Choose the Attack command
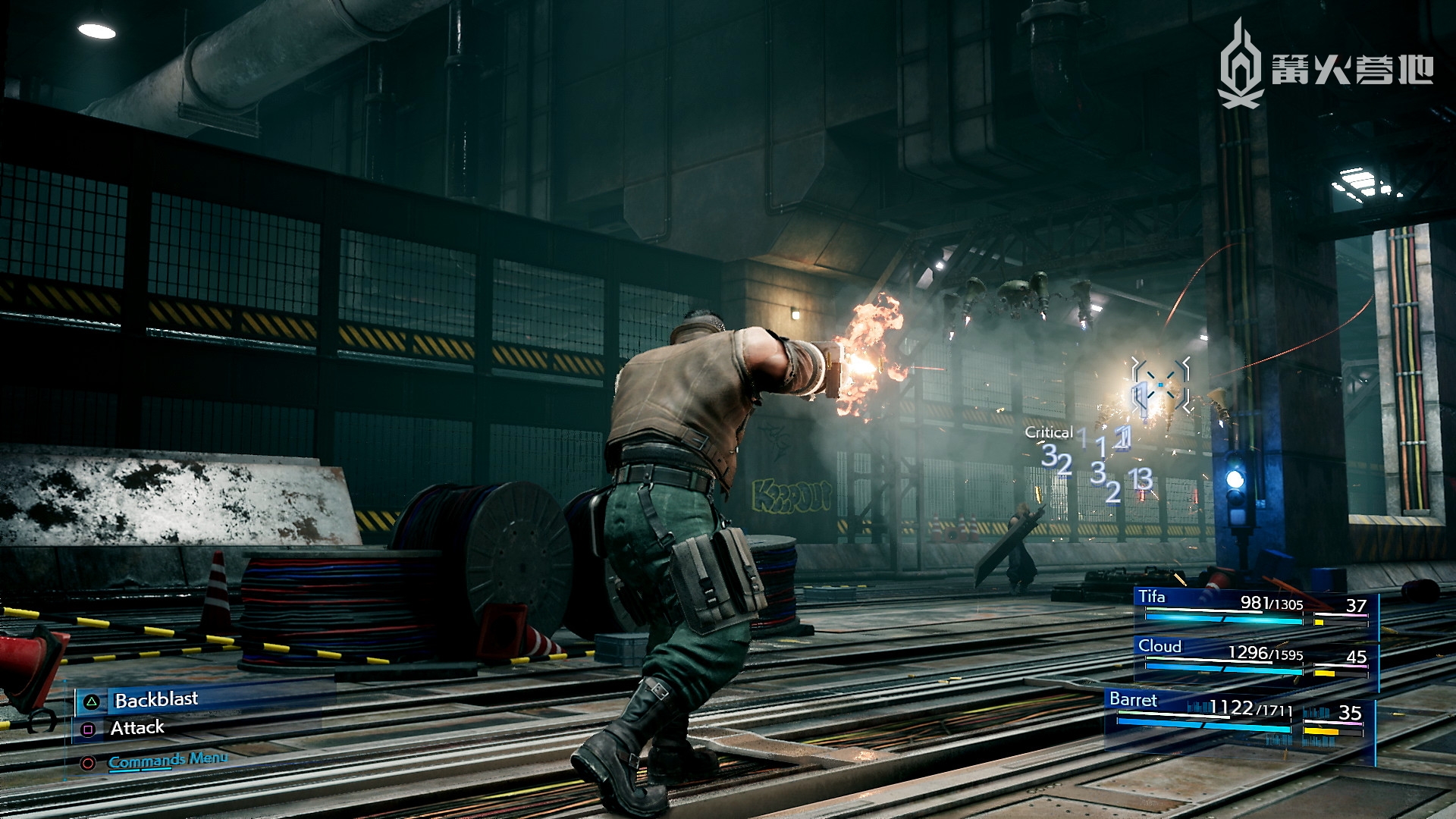The height and width of the screenshot is (819, 1456). [136, 729]
